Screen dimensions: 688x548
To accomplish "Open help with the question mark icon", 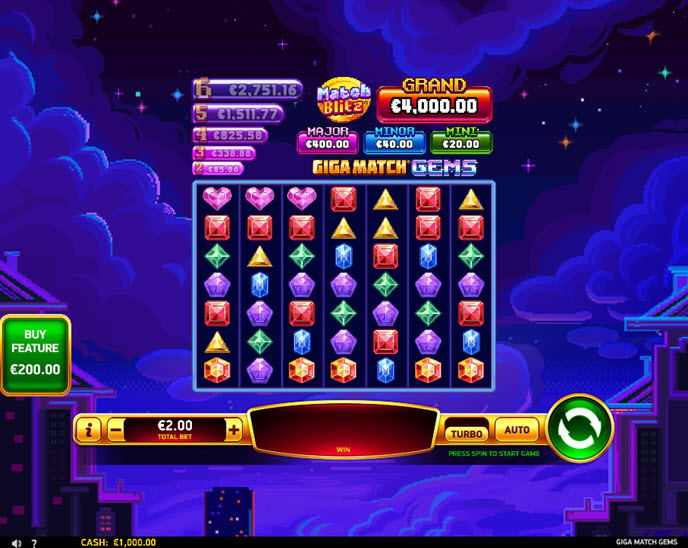I will tap(33, 542).
